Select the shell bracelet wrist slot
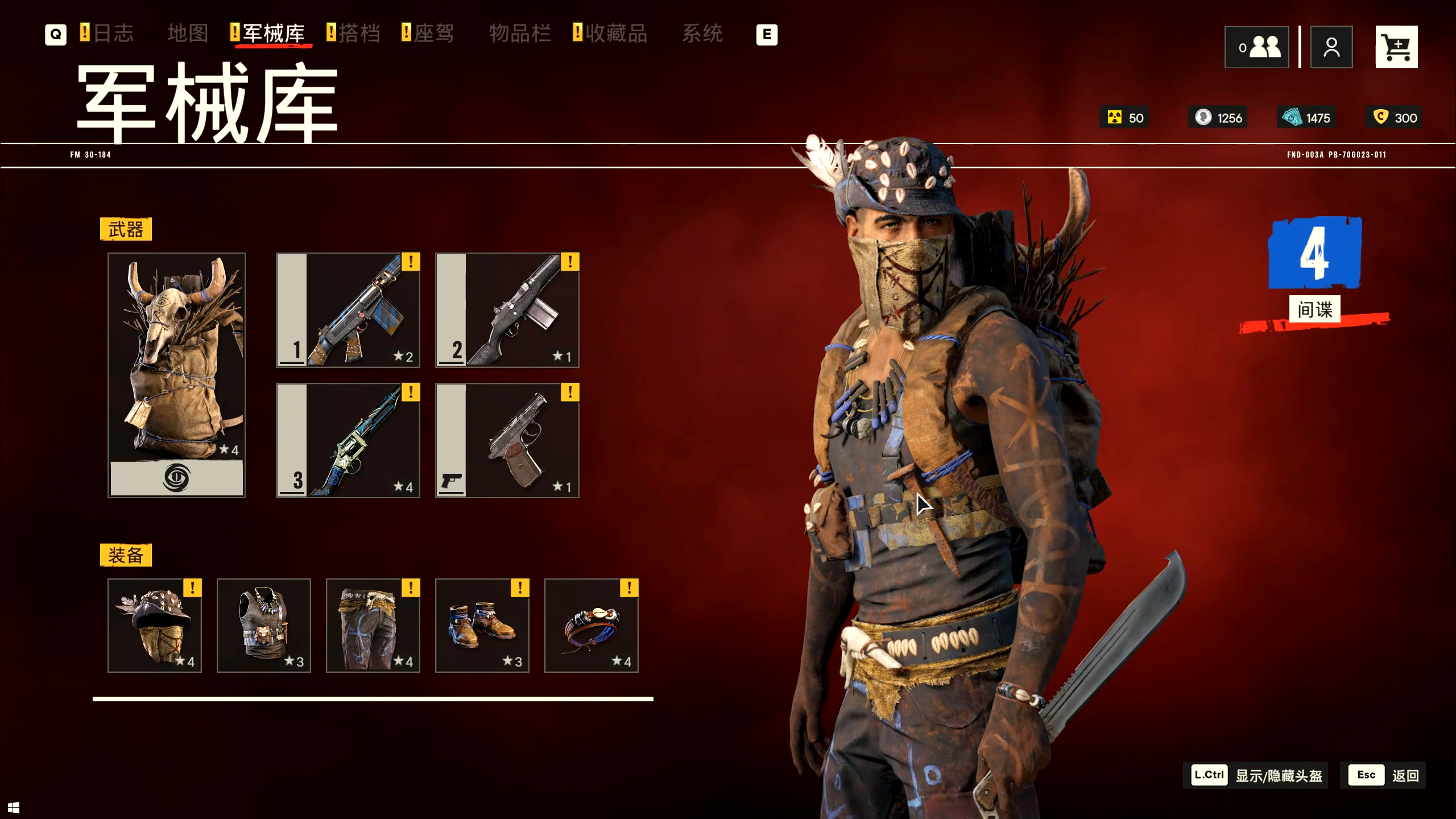 [x=591, y=625]
